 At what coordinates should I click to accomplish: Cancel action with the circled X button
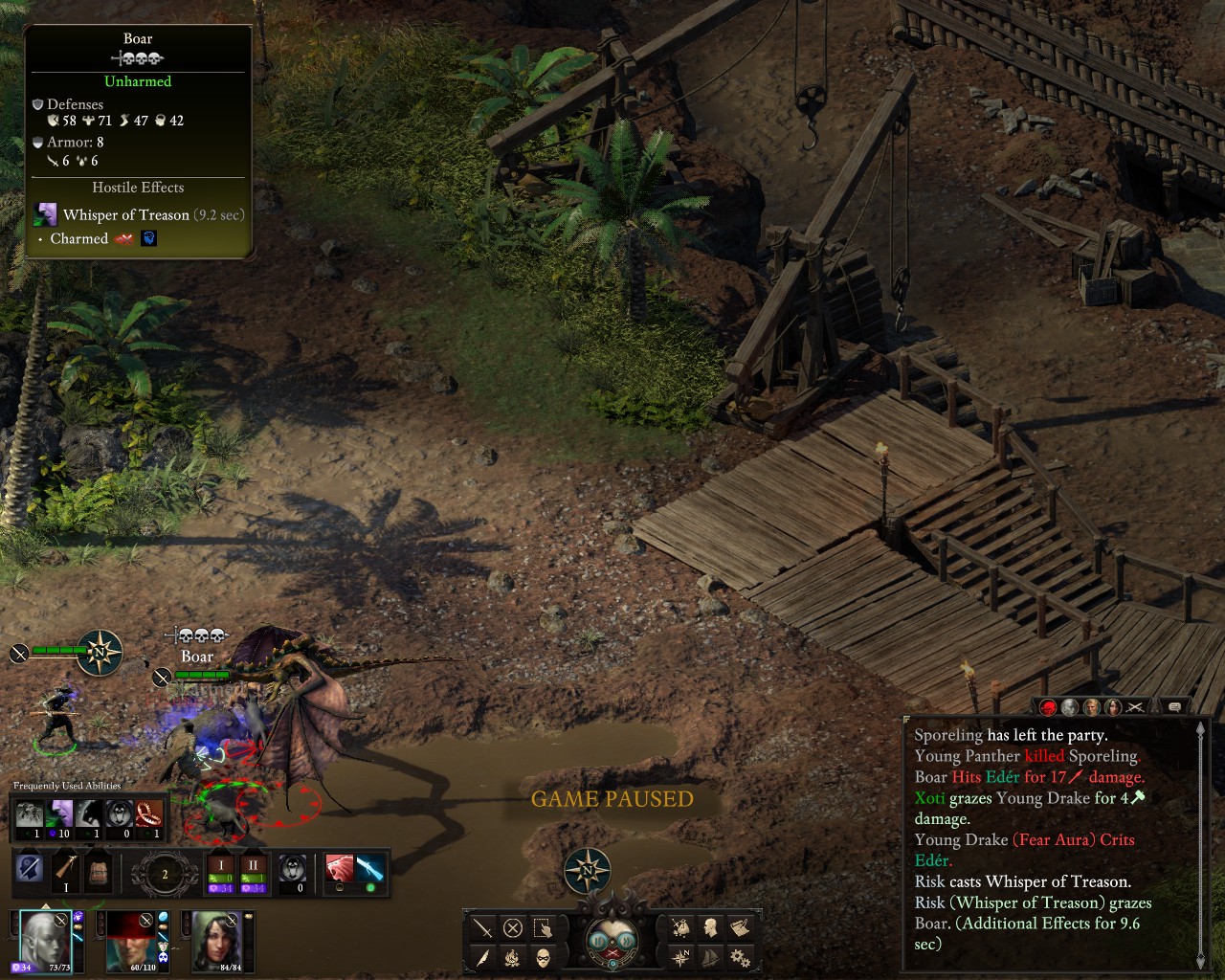[513, 927]
